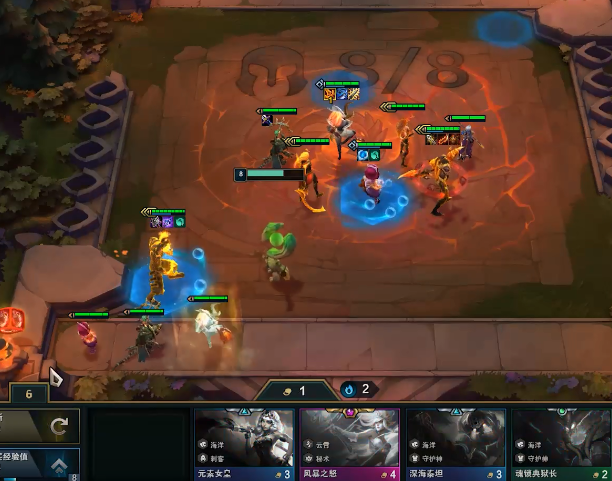Buy the 元素女皇 champion card
This screenshot has width=612, height=481.
[x=244, y=442]
